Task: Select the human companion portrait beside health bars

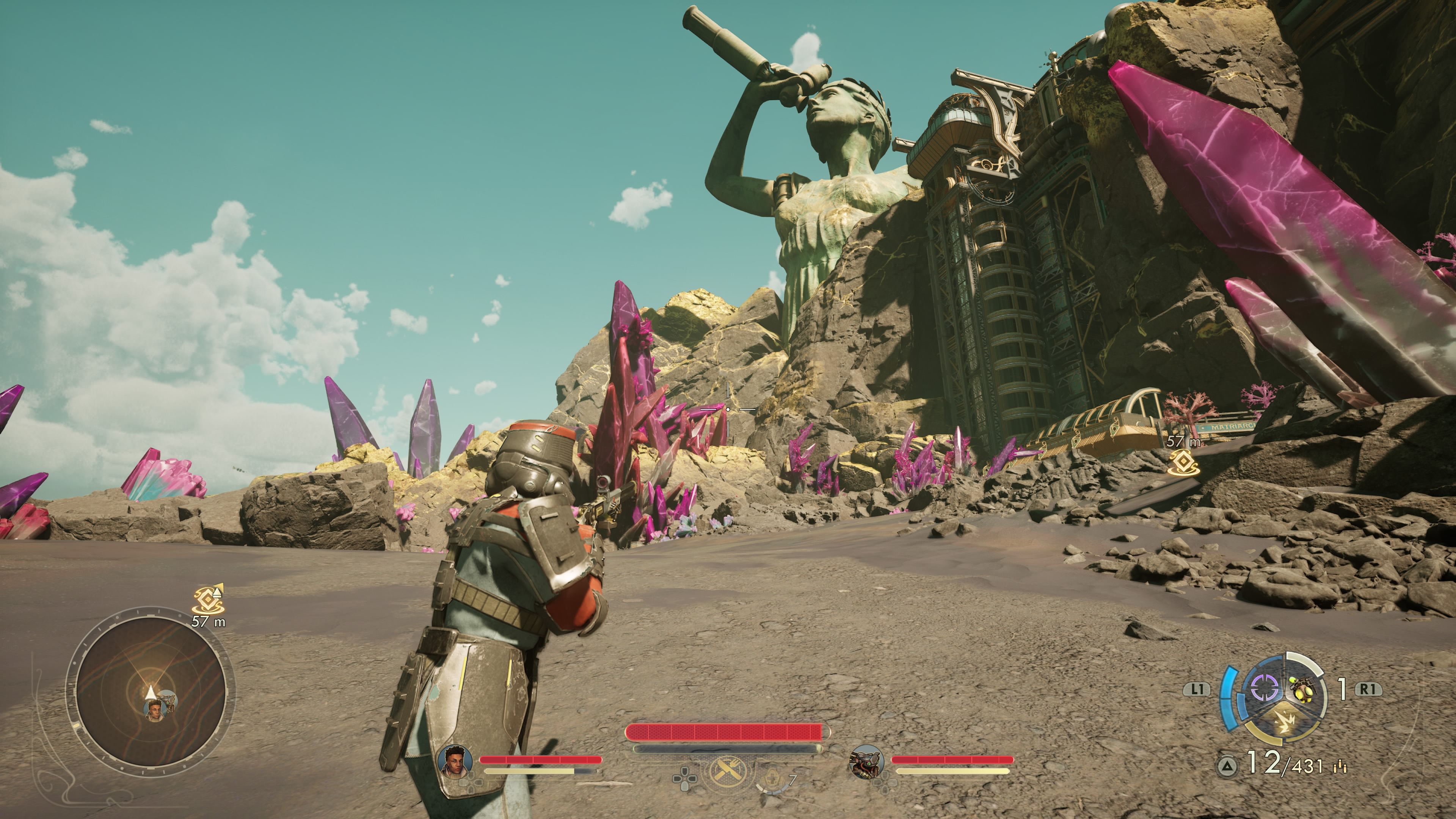Action: tap(455, 761)
